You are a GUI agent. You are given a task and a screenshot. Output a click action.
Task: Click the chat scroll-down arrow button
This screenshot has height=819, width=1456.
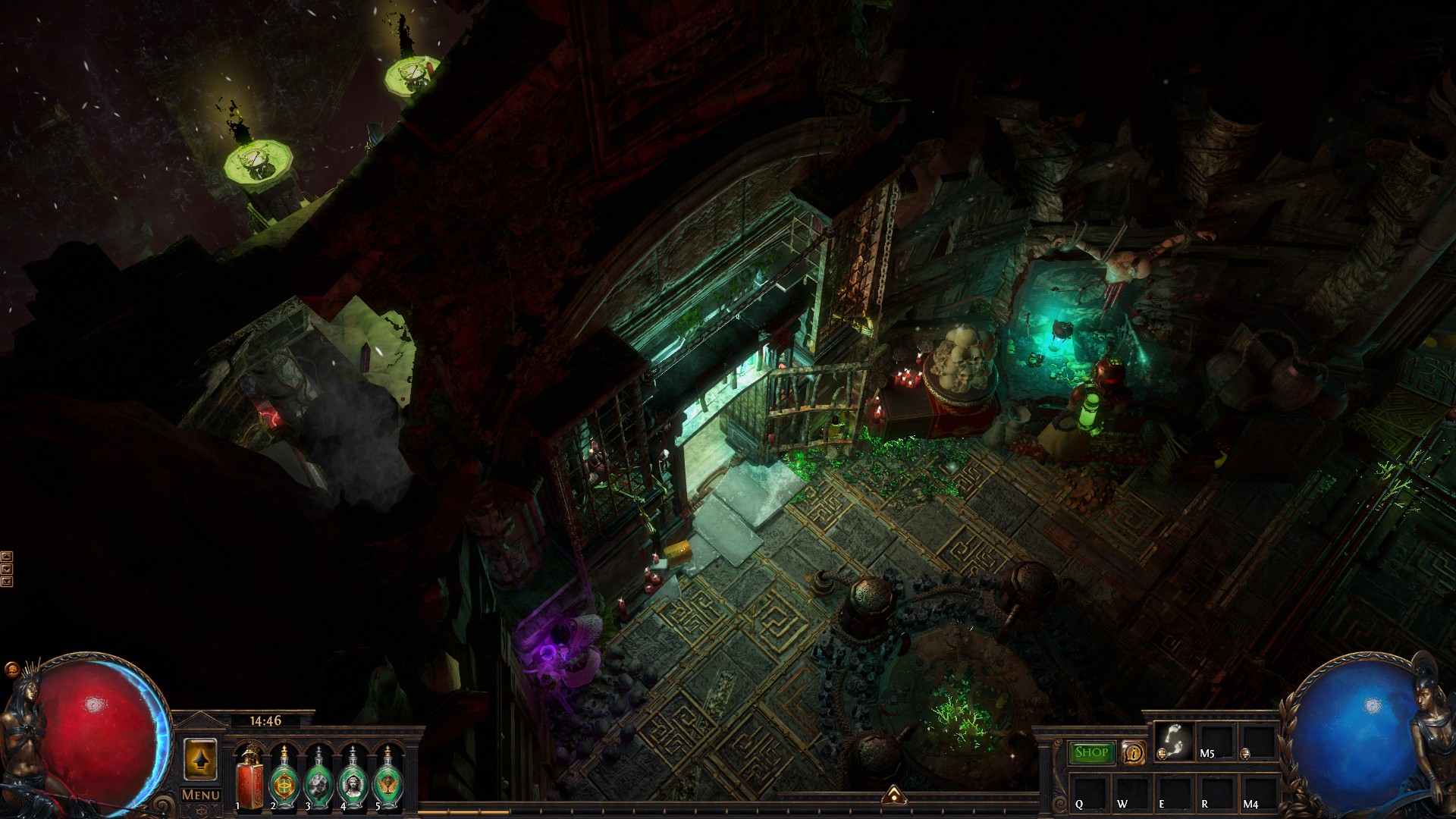click(x=7, y=569)
